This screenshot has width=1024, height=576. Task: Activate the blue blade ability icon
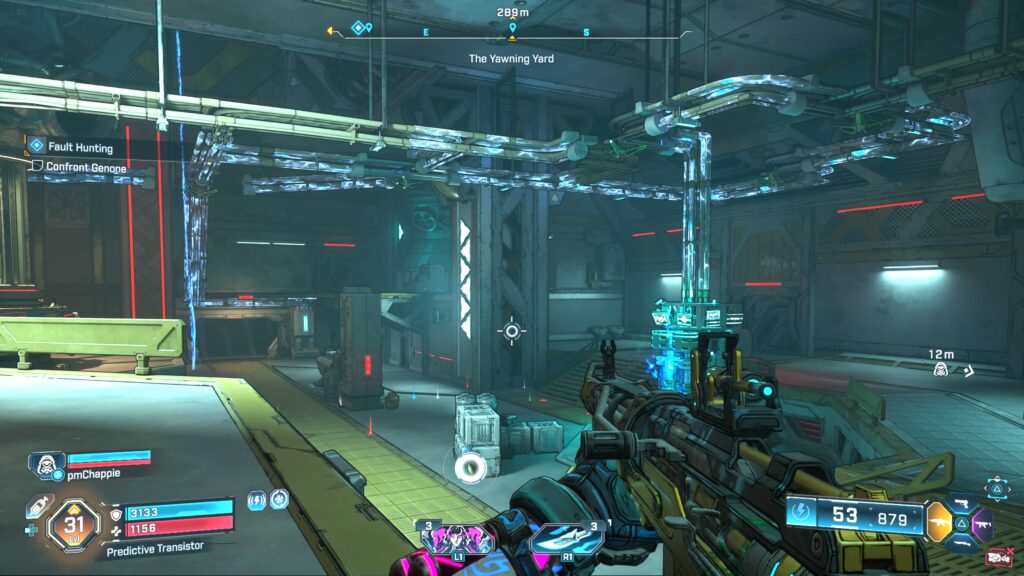coord(565,538)
